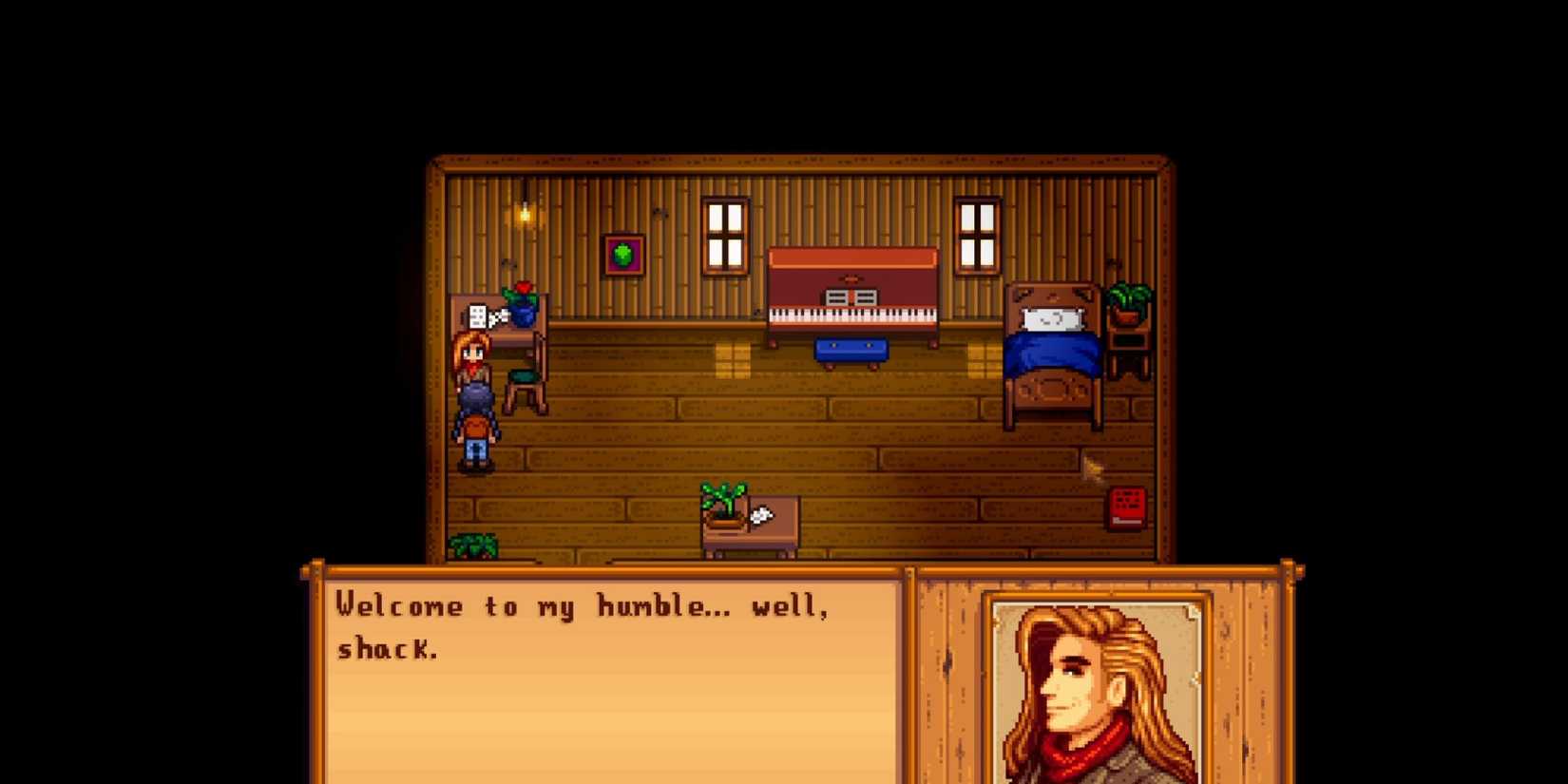This screenshot has height=784, width=1568.
Task: Select the houseplant on the small center table
Action: [722, 499]
